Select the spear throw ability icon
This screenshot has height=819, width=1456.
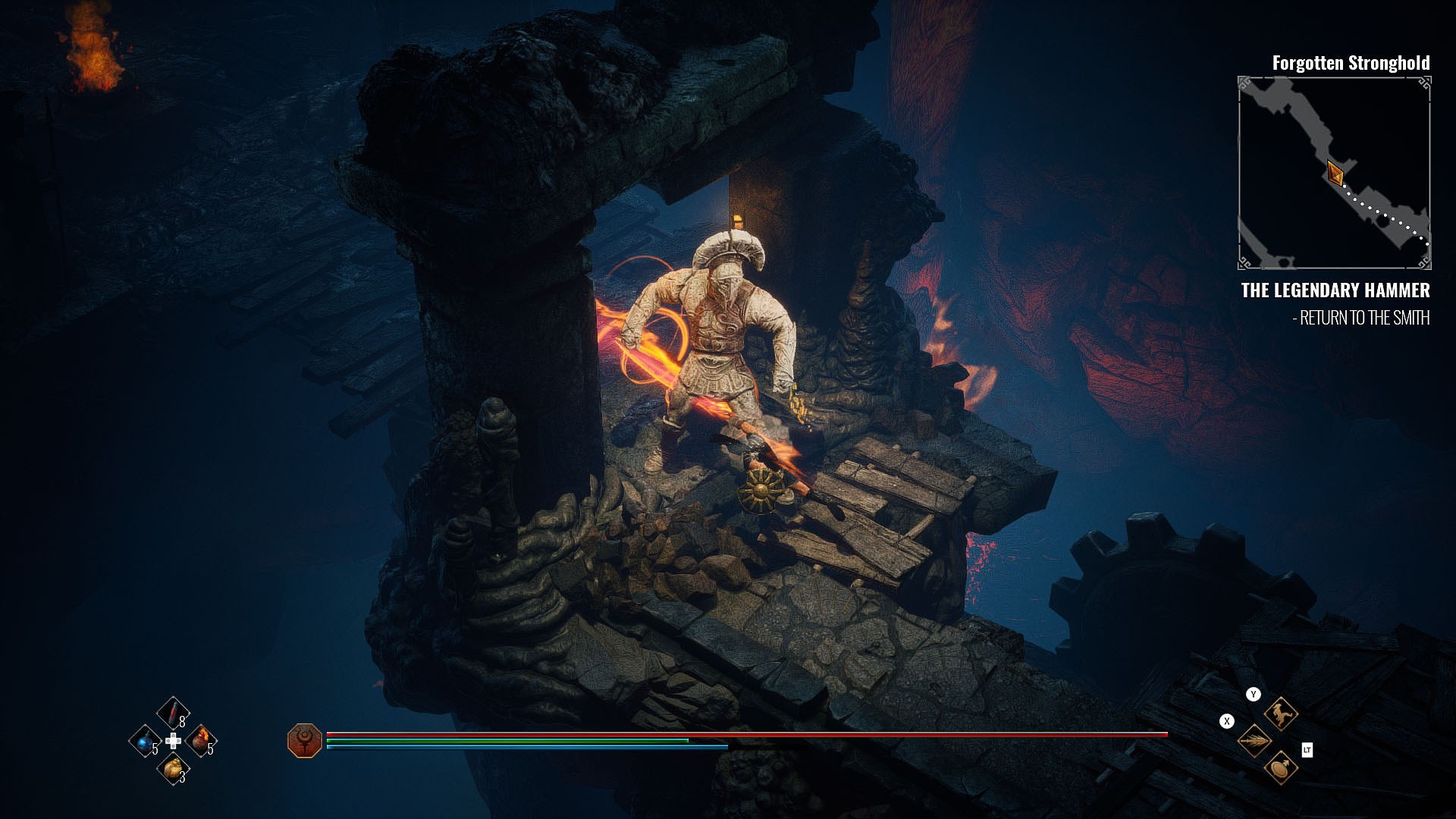click(1254, 741)
